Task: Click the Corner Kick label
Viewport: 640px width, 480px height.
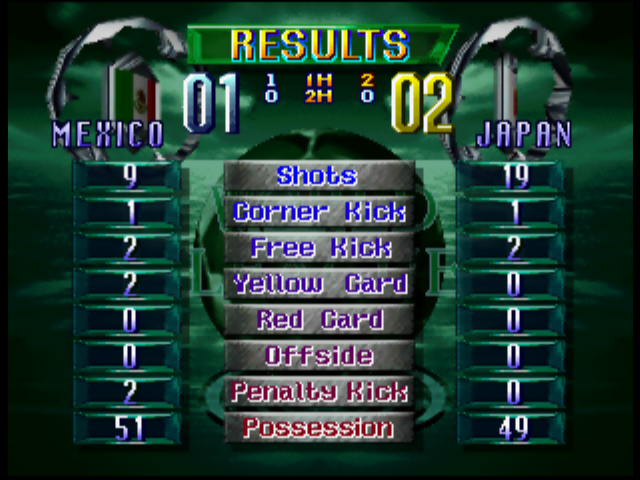Action: coord(318,212)
